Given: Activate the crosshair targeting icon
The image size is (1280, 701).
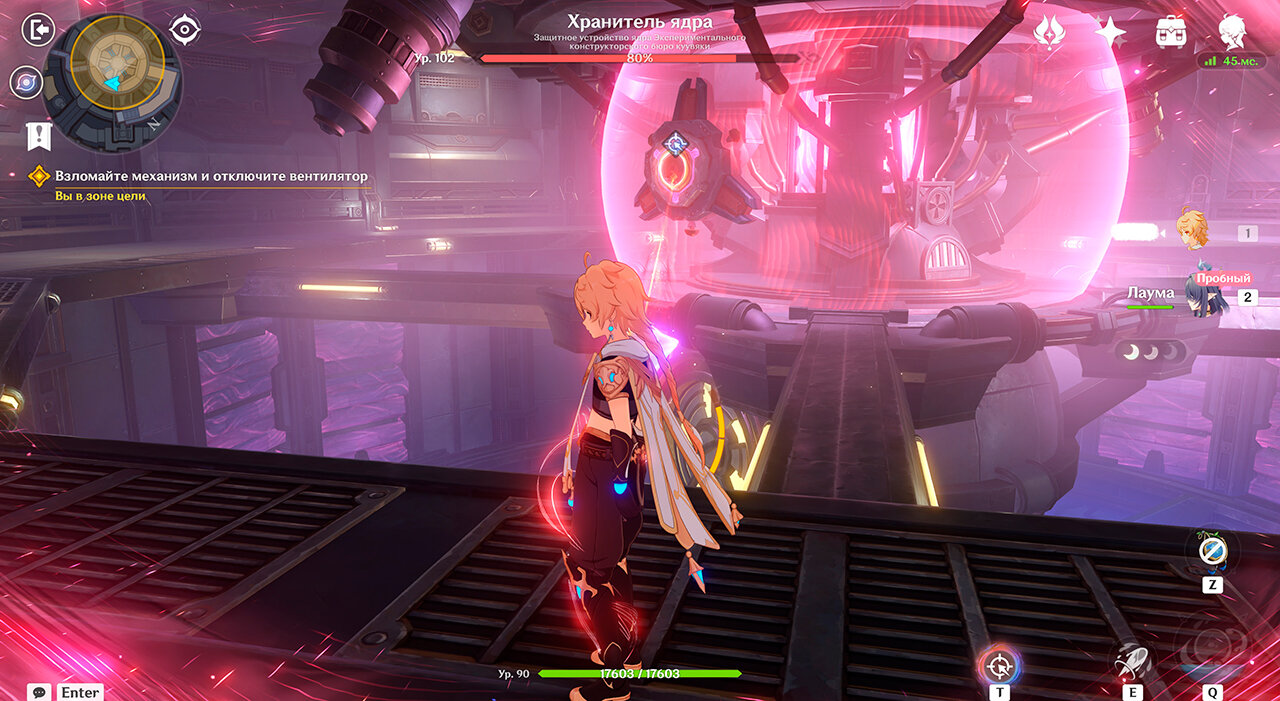Looking at the screenshot, I should click(x=998, y=664).
